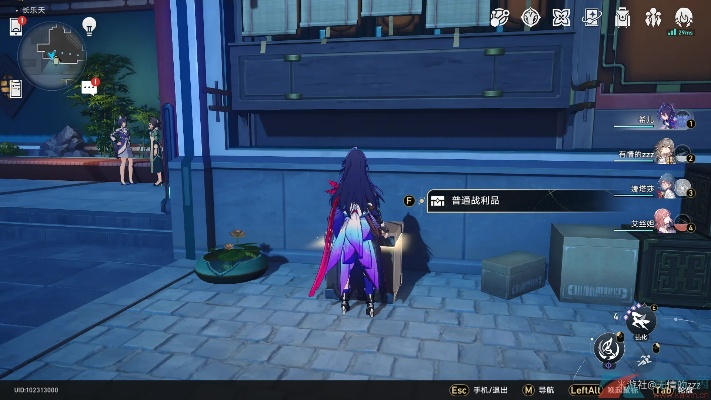Choose party member 艾丝妲

[x=668, y=221]
